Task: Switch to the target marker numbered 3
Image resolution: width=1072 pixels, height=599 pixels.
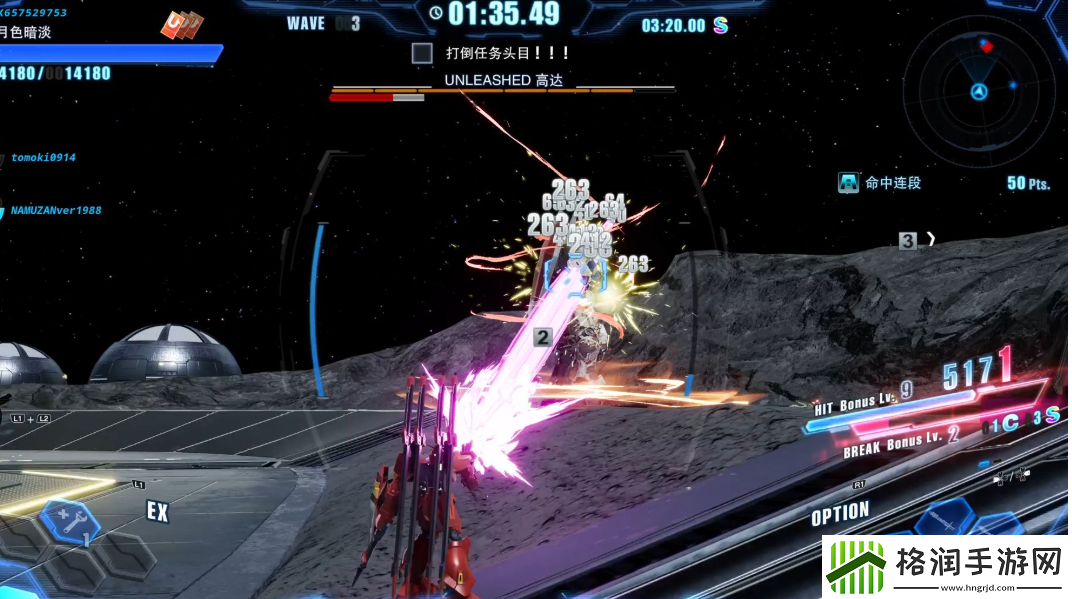Action: (x=907, y=240)
